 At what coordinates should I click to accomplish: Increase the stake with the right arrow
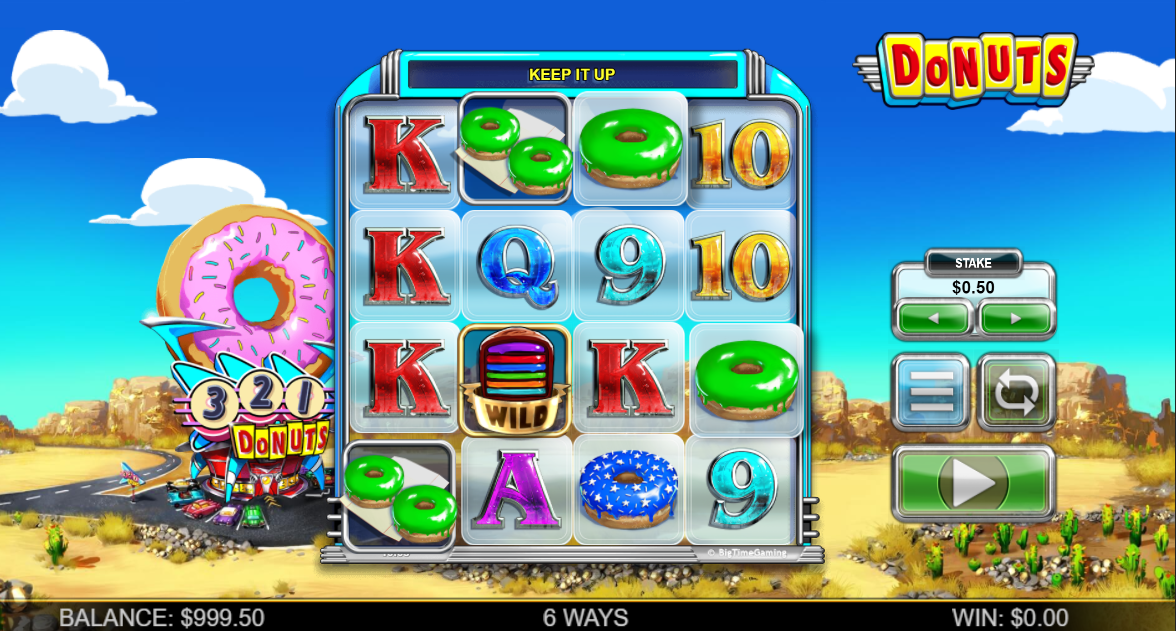tap(1015, 319)
